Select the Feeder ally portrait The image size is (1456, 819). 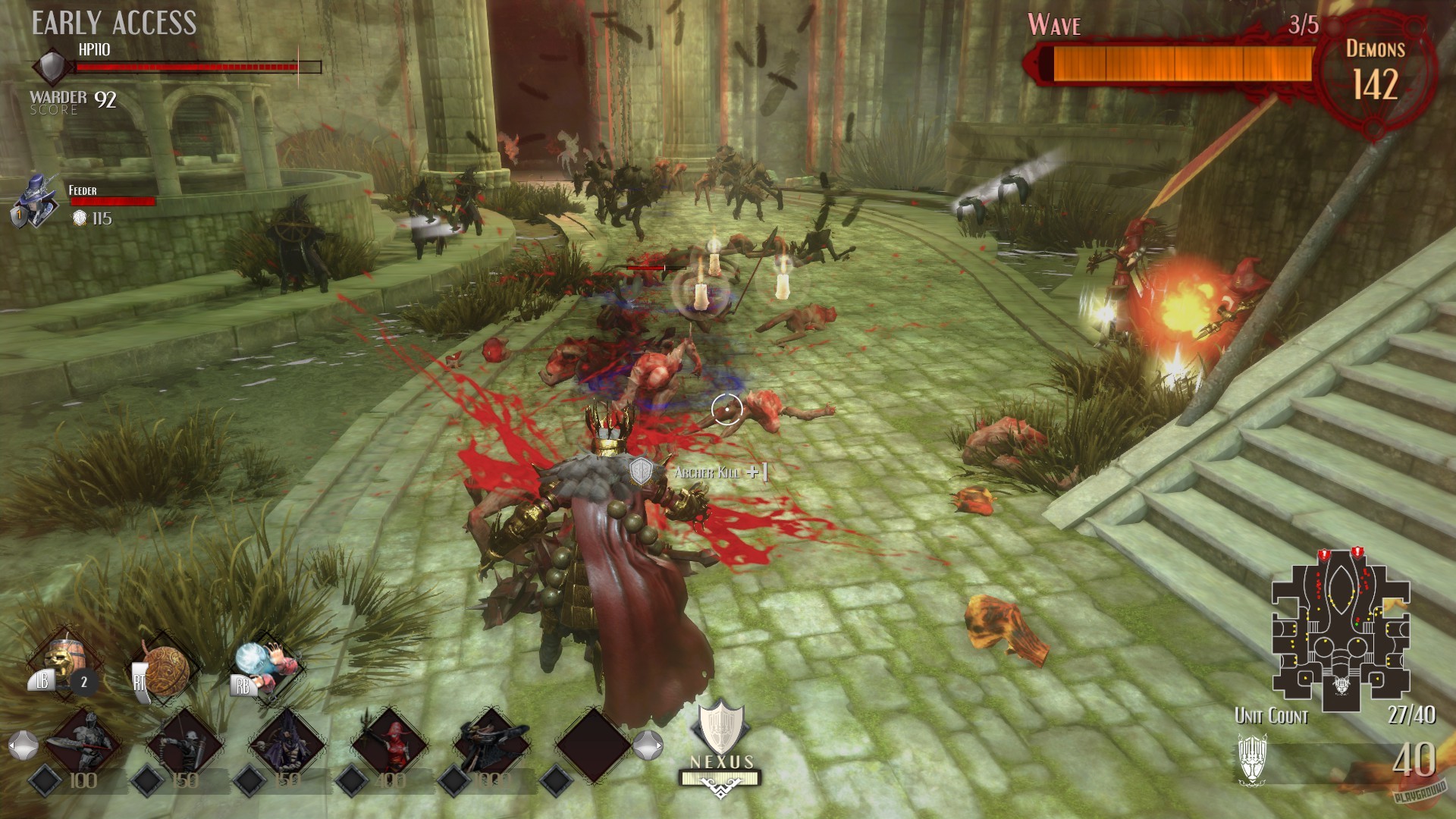[x=35, y=200]
